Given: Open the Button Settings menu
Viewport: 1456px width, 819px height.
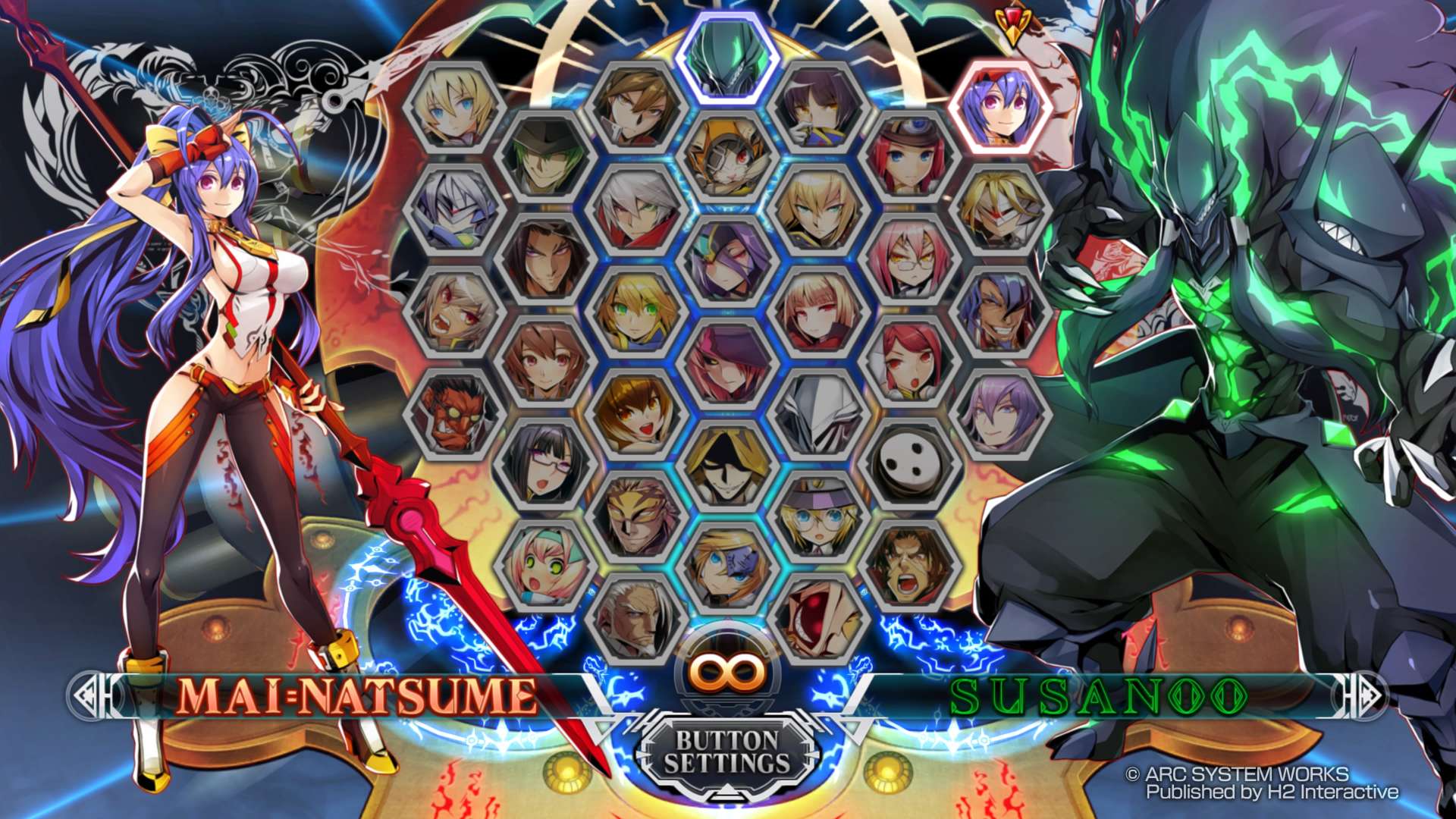Looking at the screenshot, I should [x=726, y=752].
